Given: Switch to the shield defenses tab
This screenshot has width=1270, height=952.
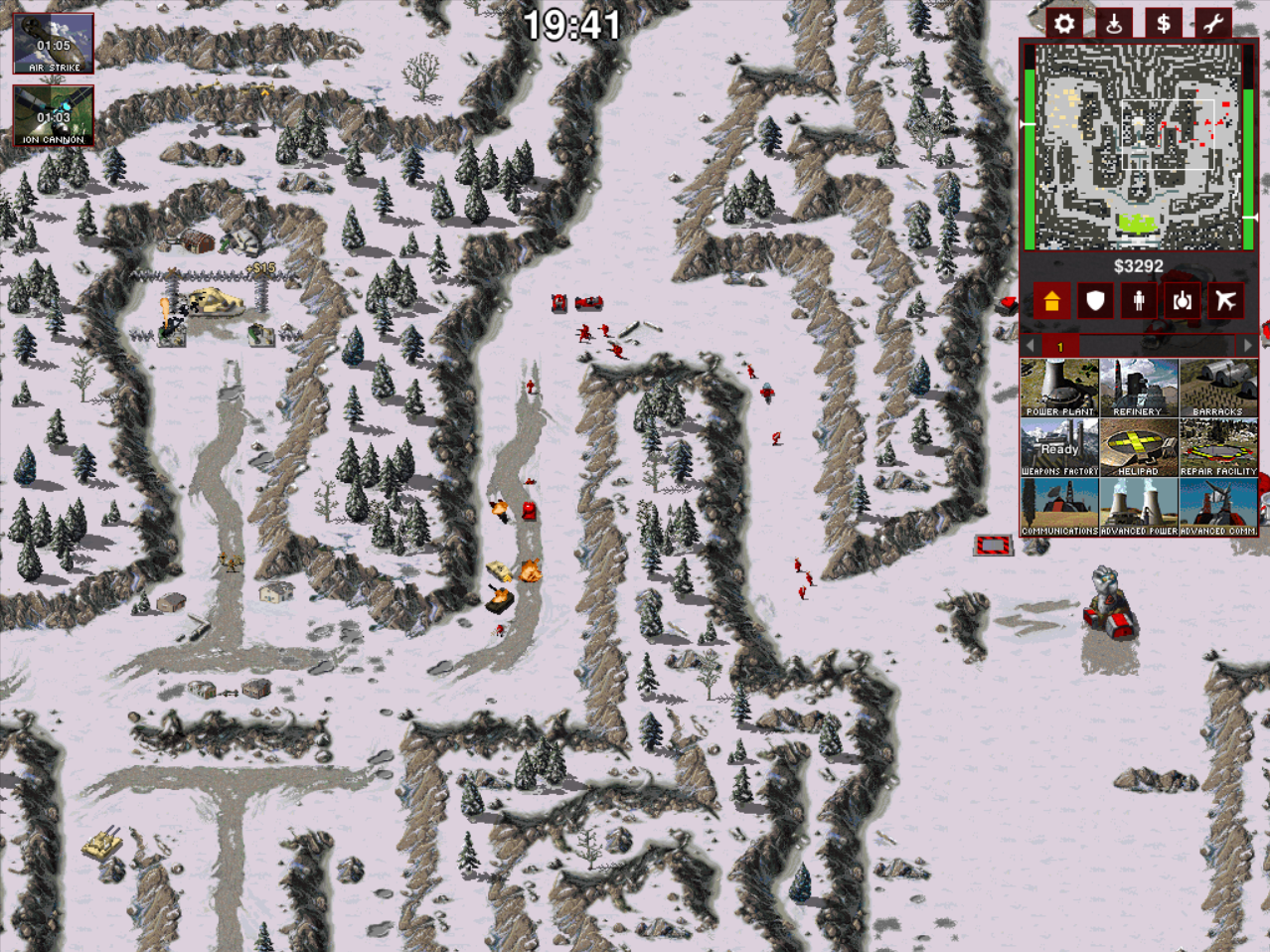Looking at the screenshot, I should (x=1095, y=300).
